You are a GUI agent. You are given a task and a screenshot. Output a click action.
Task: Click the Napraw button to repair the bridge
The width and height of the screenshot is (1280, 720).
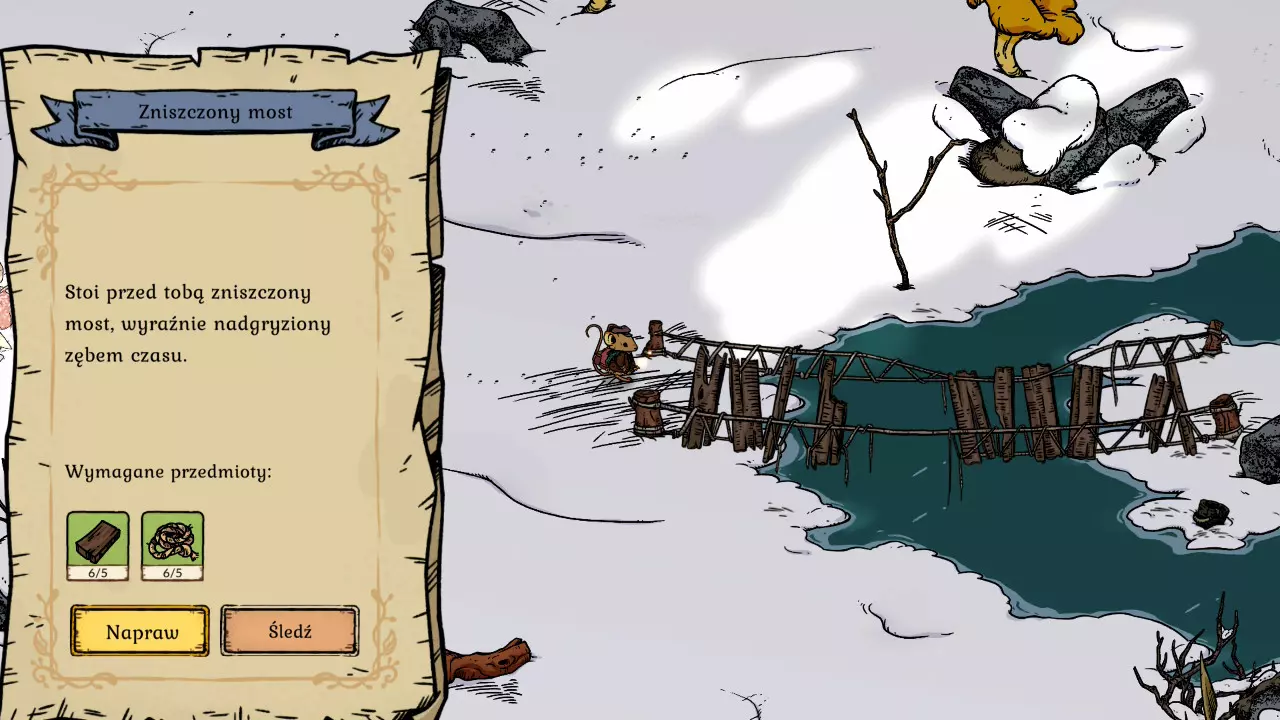click(x=140, y=631)
